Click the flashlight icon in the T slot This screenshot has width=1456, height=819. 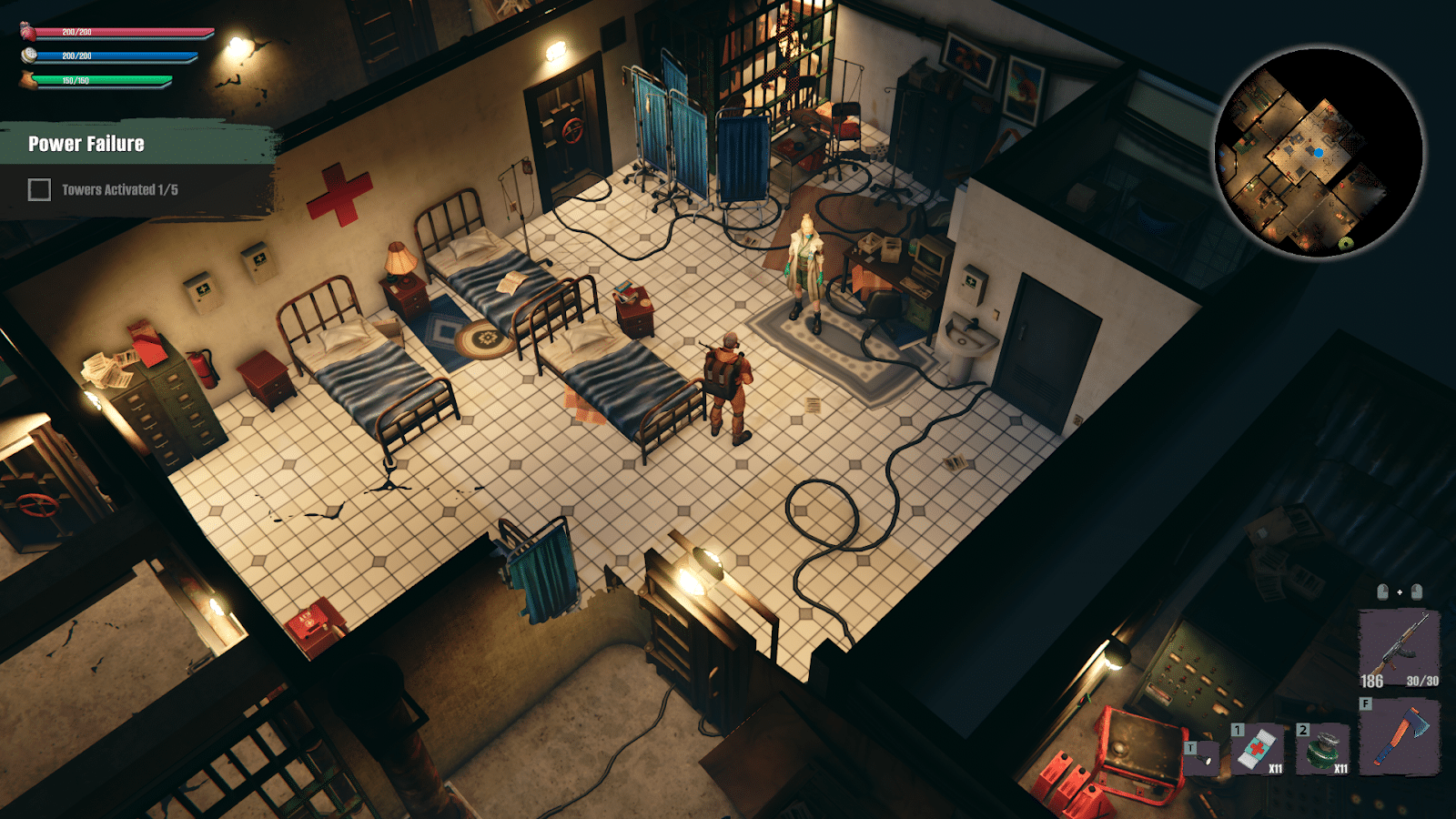point(1203,759)
